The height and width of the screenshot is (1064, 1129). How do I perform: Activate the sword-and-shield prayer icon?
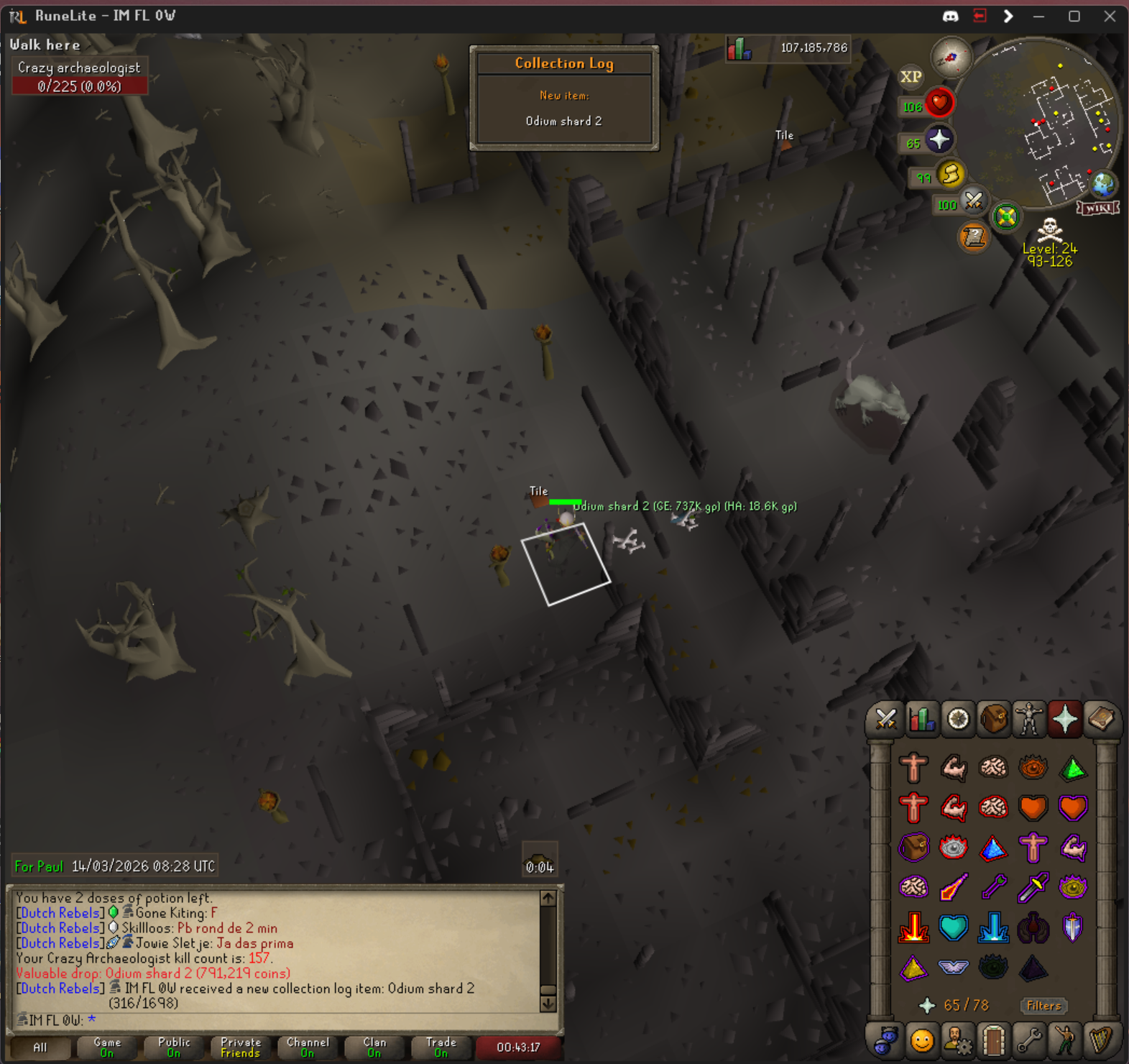pyautogui.click(x=1072, y=927)
